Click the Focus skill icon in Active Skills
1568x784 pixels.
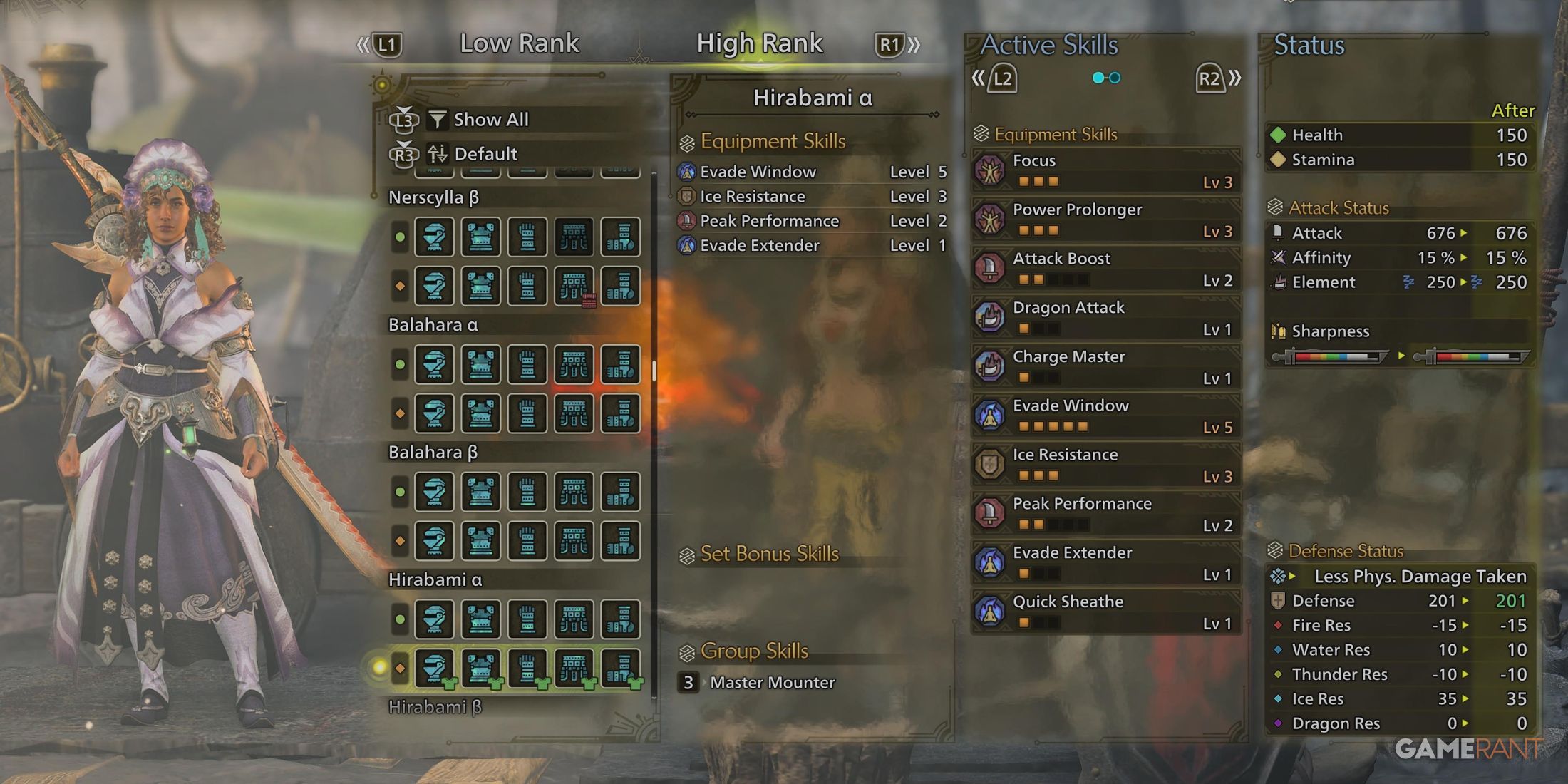pyautogui.click(x=990, y=170)
